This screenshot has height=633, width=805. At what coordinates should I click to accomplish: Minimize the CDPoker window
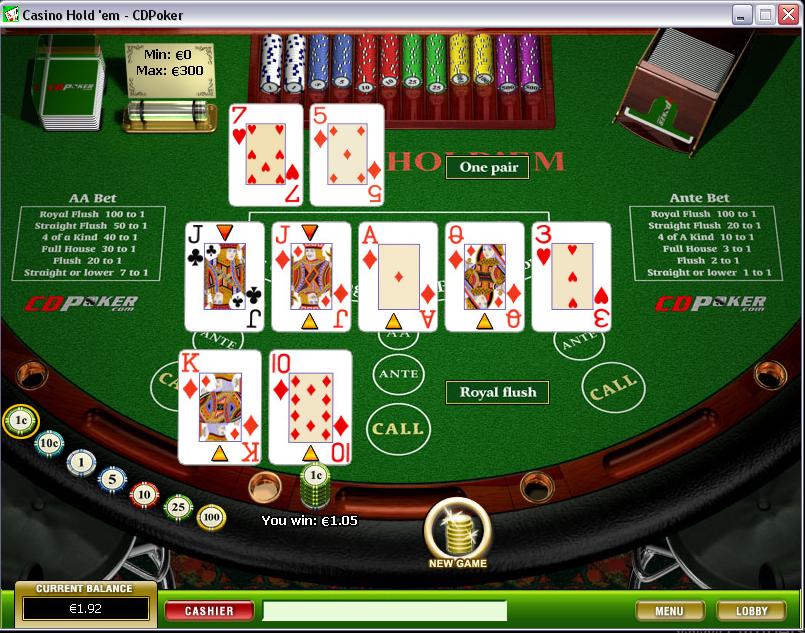pos(742,14)
